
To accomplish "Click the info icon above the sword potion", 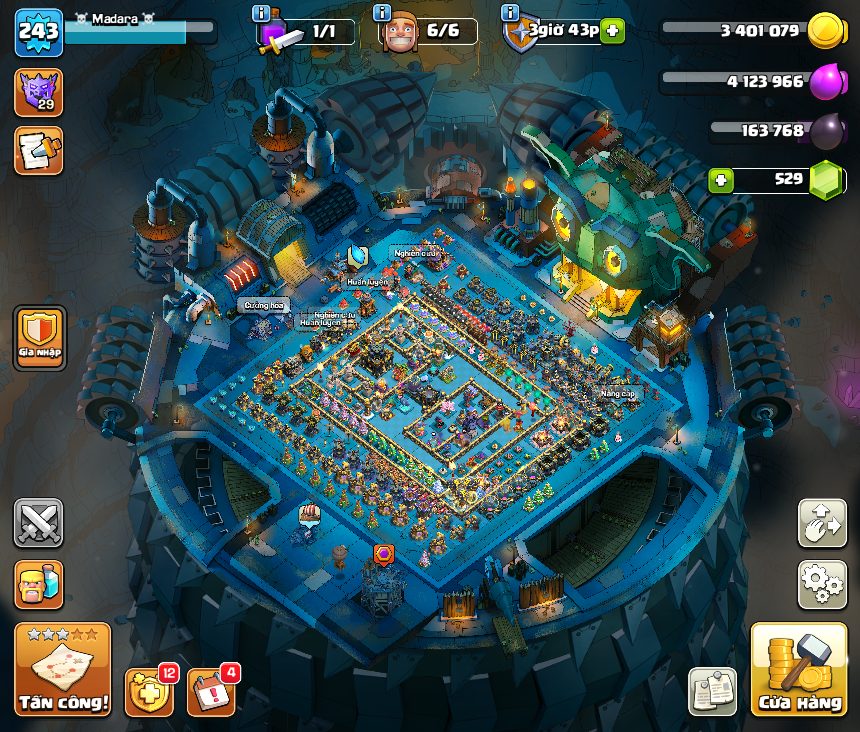I will (261, 13).
